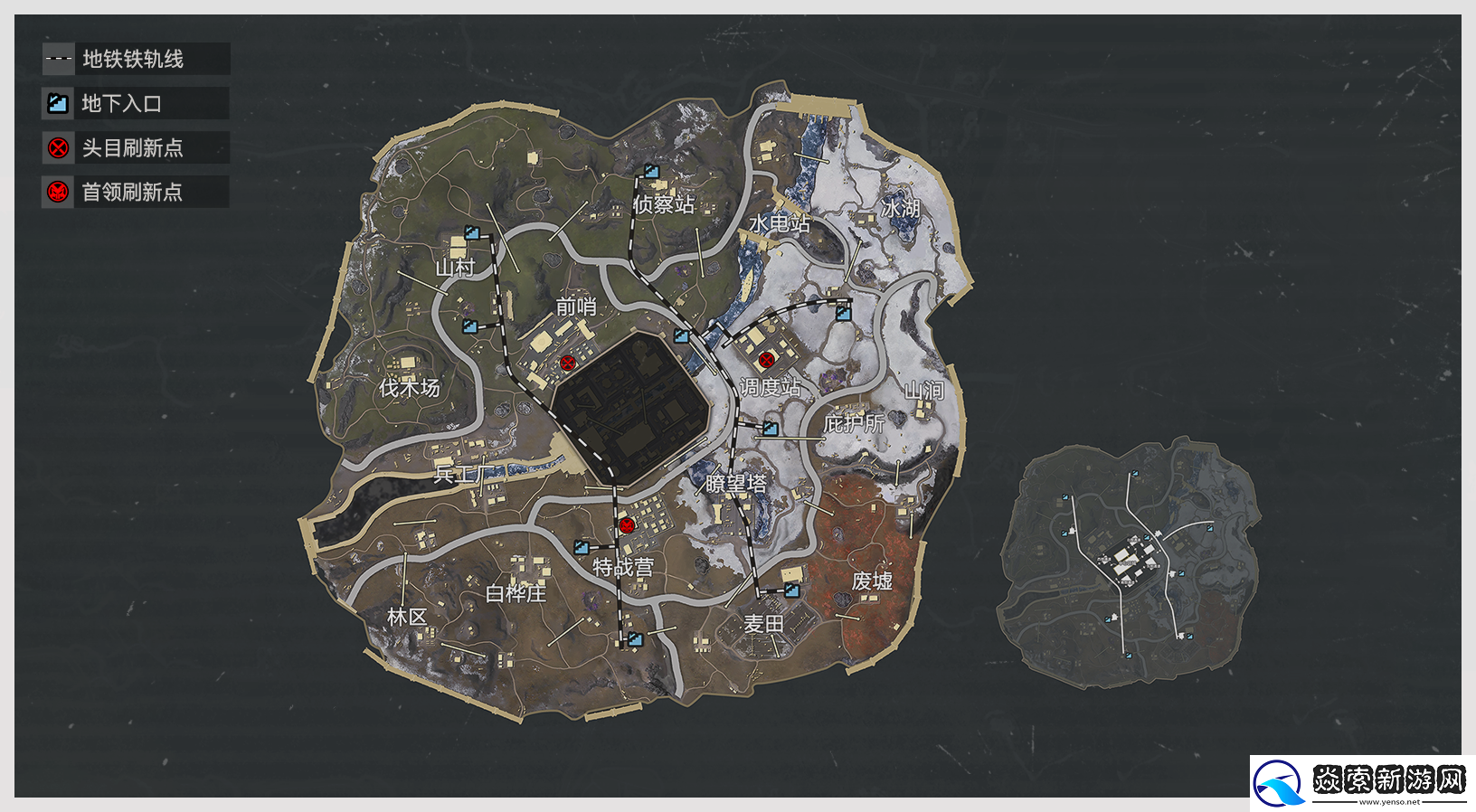The height and width of the screenshot is (812, 1476).
Task: Open the small secondary map thumbnail
Action: click(x=1131, y=562)
